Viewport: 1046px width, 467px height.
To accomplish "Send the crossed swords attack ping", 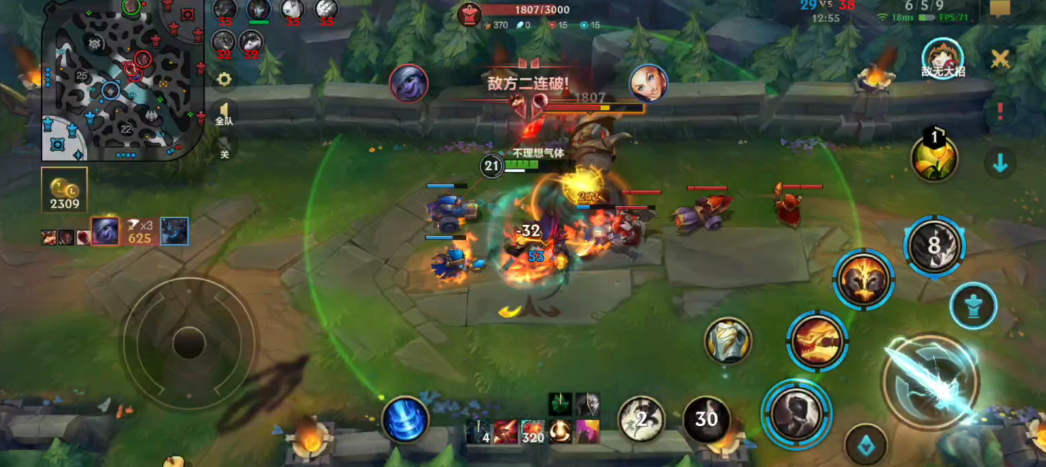I will coord(1000,59).
